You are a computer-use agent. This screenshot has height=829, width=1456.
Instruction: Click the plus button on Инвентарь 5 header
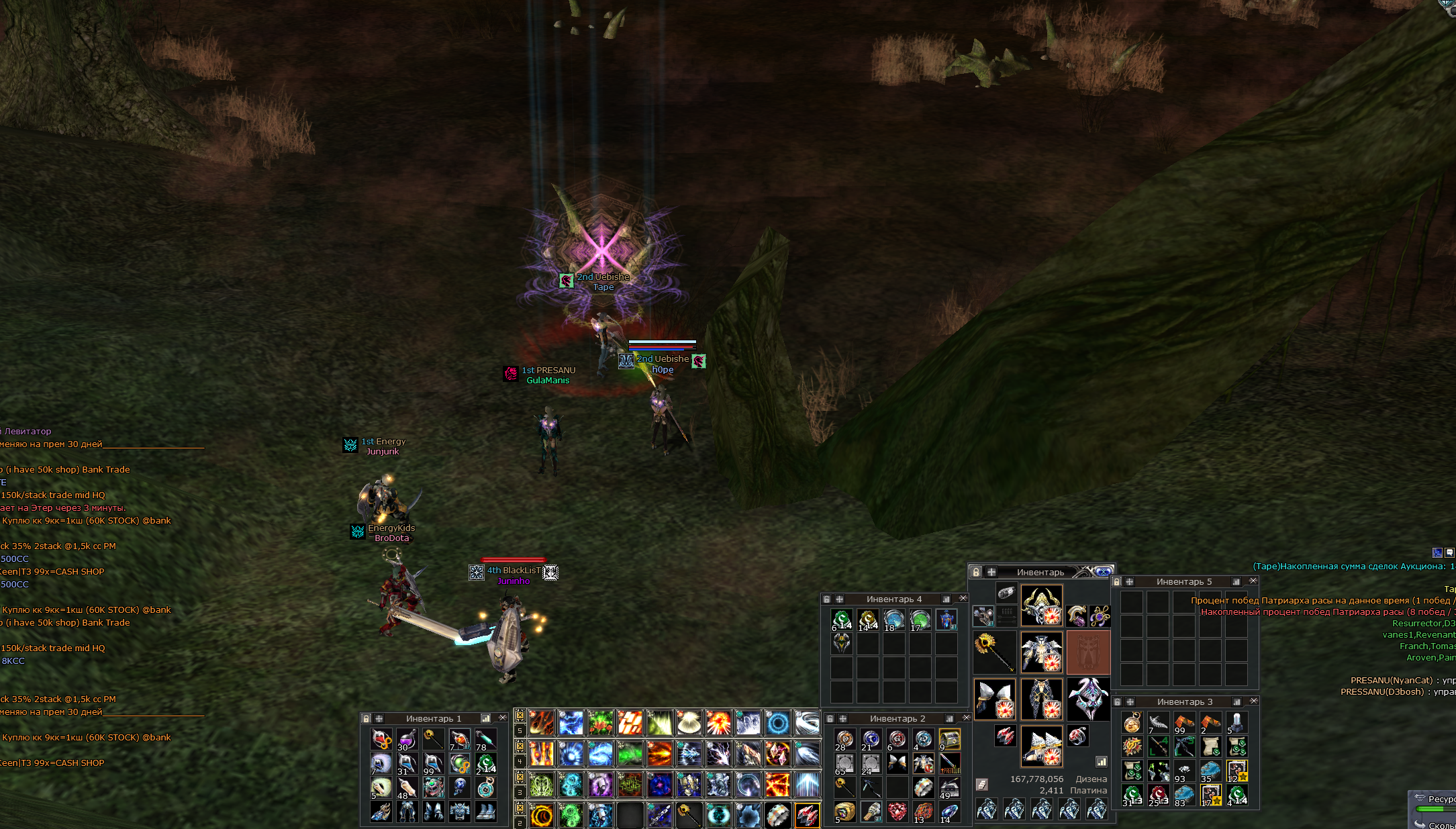tap(1129, 581)
